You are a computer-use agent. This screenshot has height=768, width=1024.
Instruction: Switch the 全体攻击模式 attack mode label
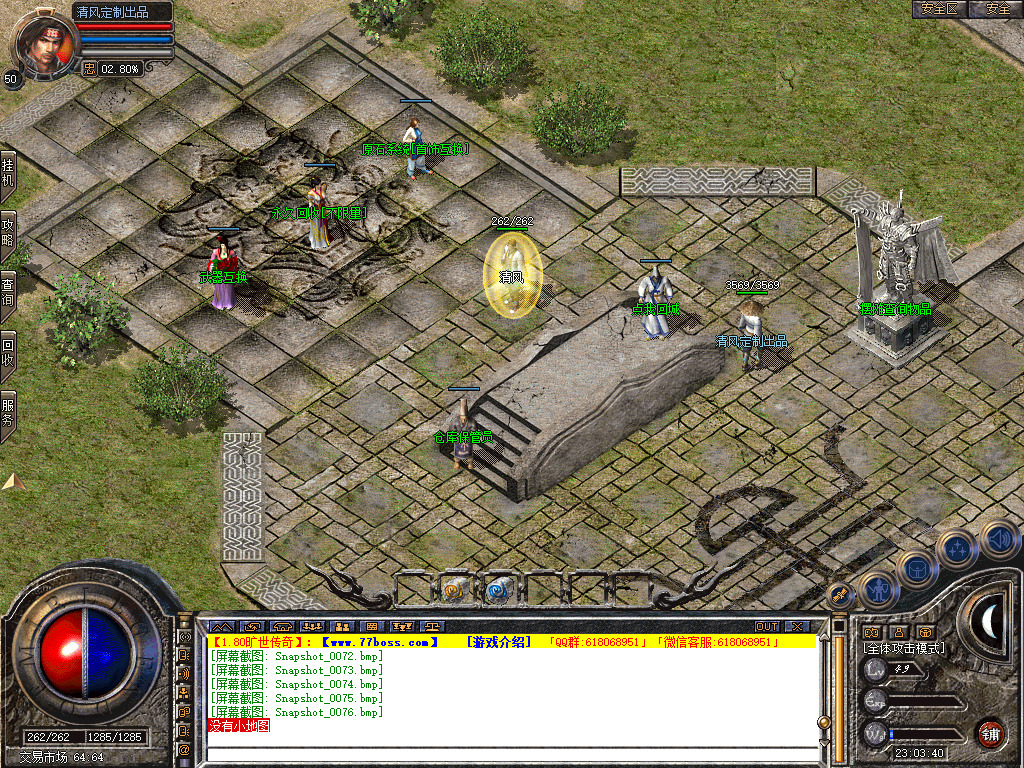[904, 648]
